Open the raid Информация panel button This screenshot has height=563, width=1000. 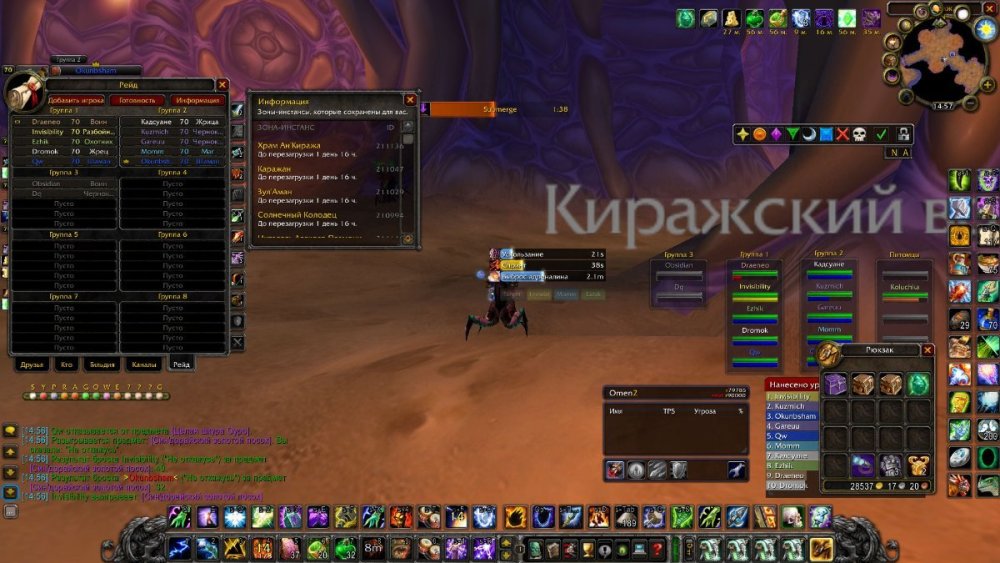click(196, 100)
